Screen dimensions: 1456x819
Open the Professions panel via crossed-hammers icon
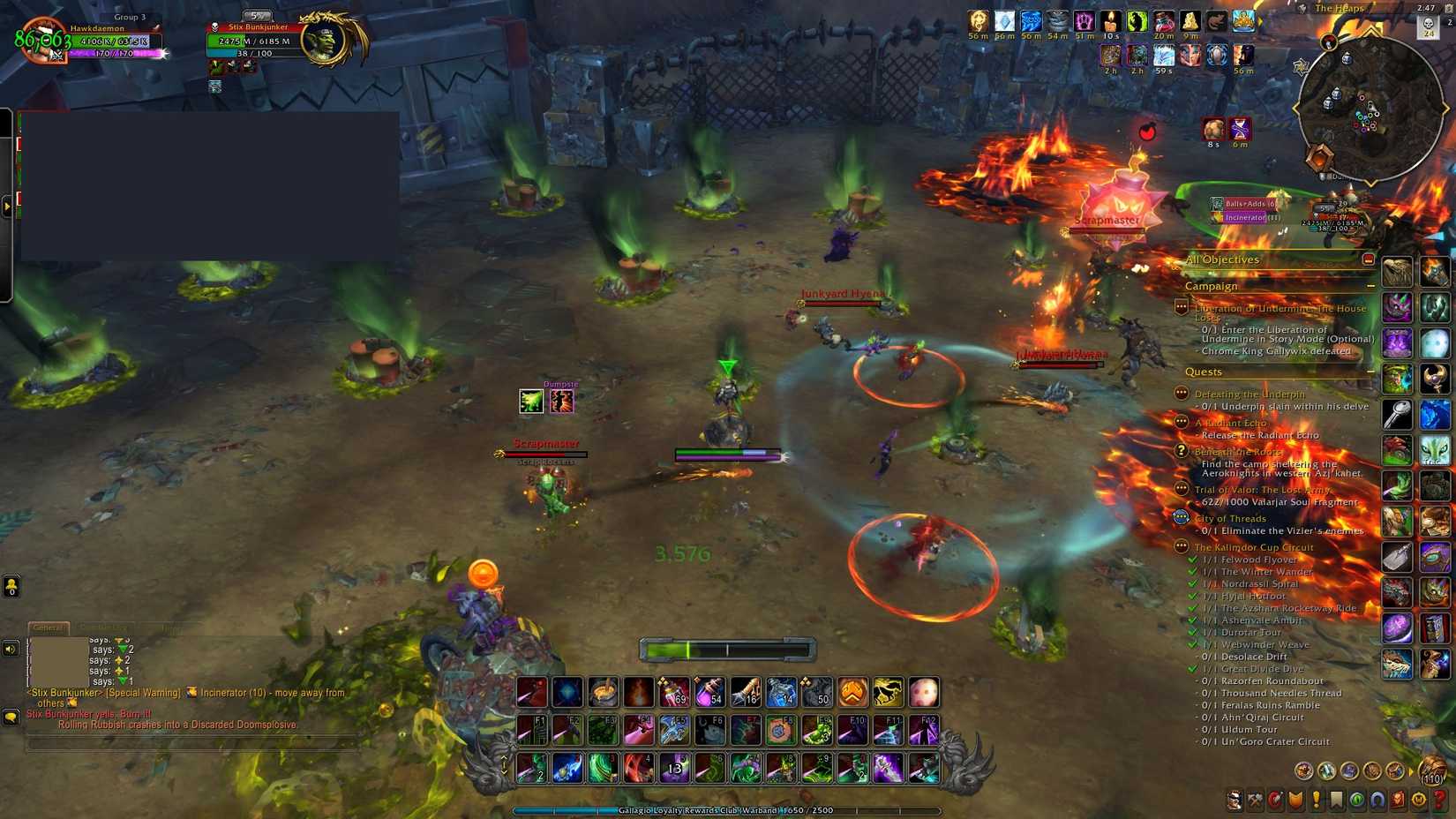(1255, 800)
